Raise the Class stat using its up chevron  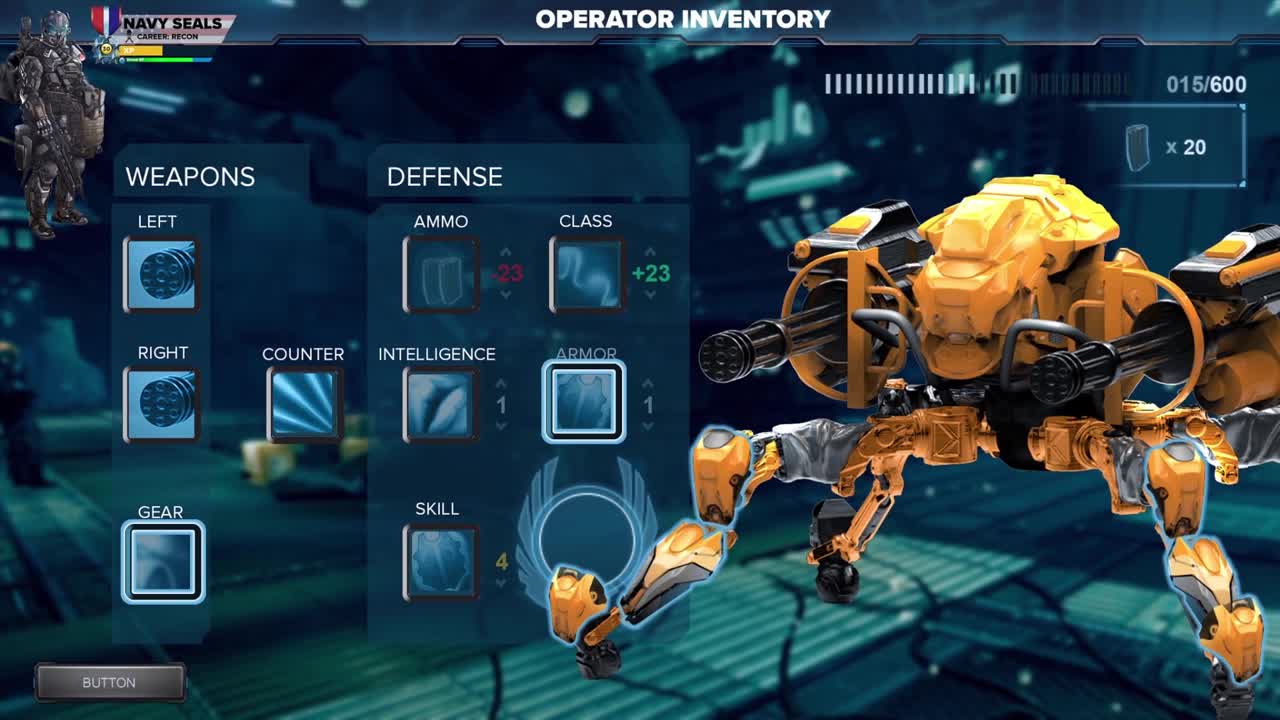click(649, 251)
